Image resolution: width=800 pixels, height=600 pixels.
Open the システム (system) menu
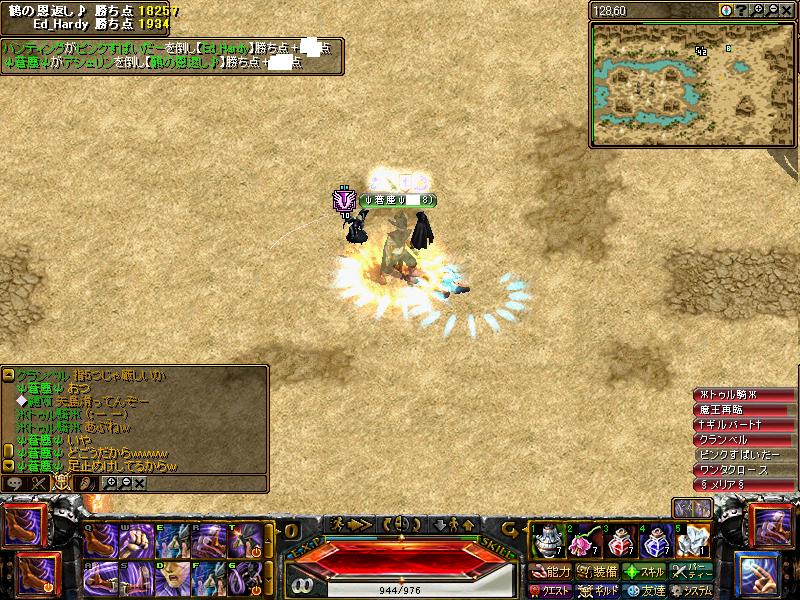click(x=693, y=590)
